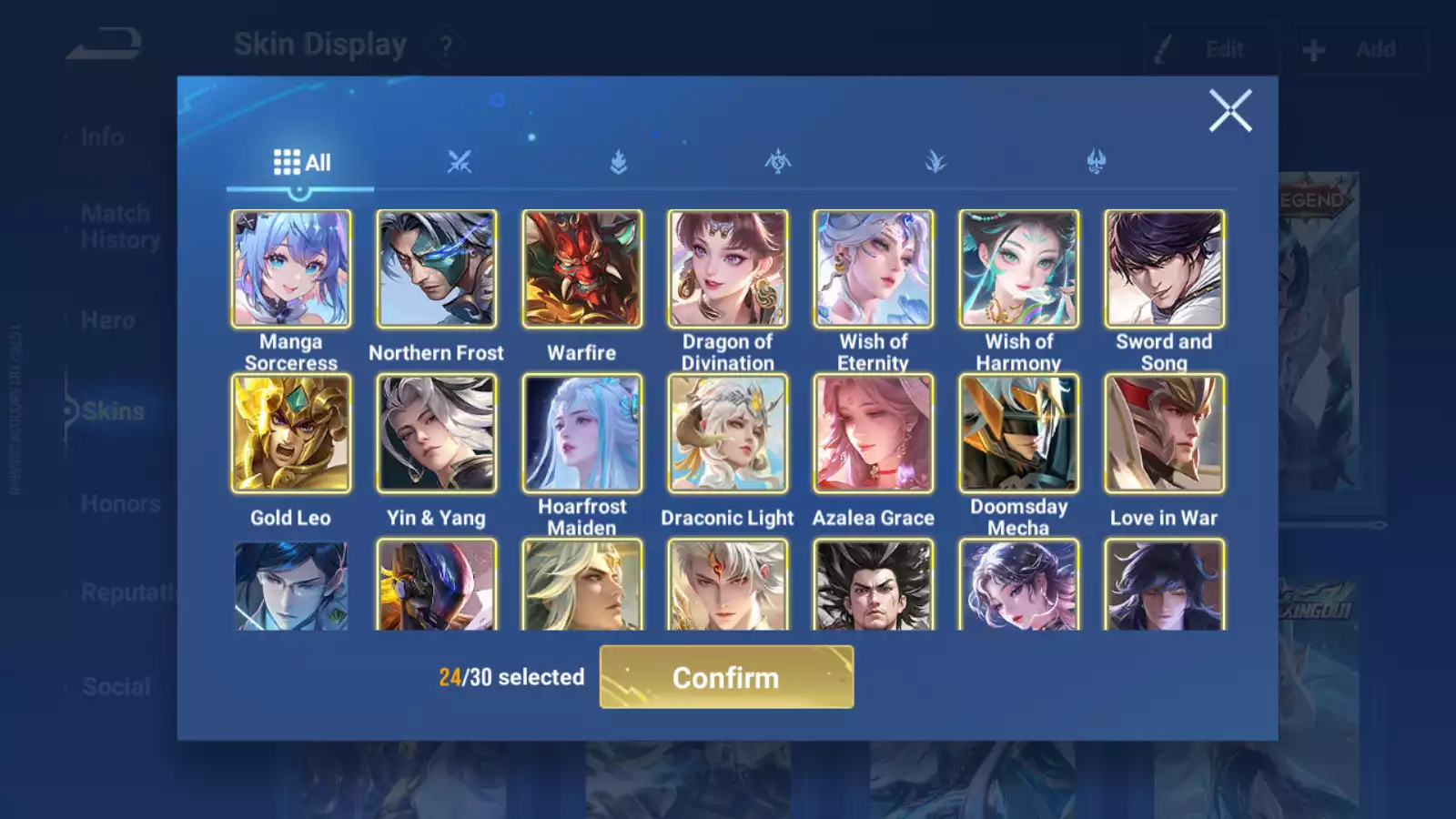Pick the Warfire skin
The width and height of the screenshot is (1456, 819).
(582, 269)
